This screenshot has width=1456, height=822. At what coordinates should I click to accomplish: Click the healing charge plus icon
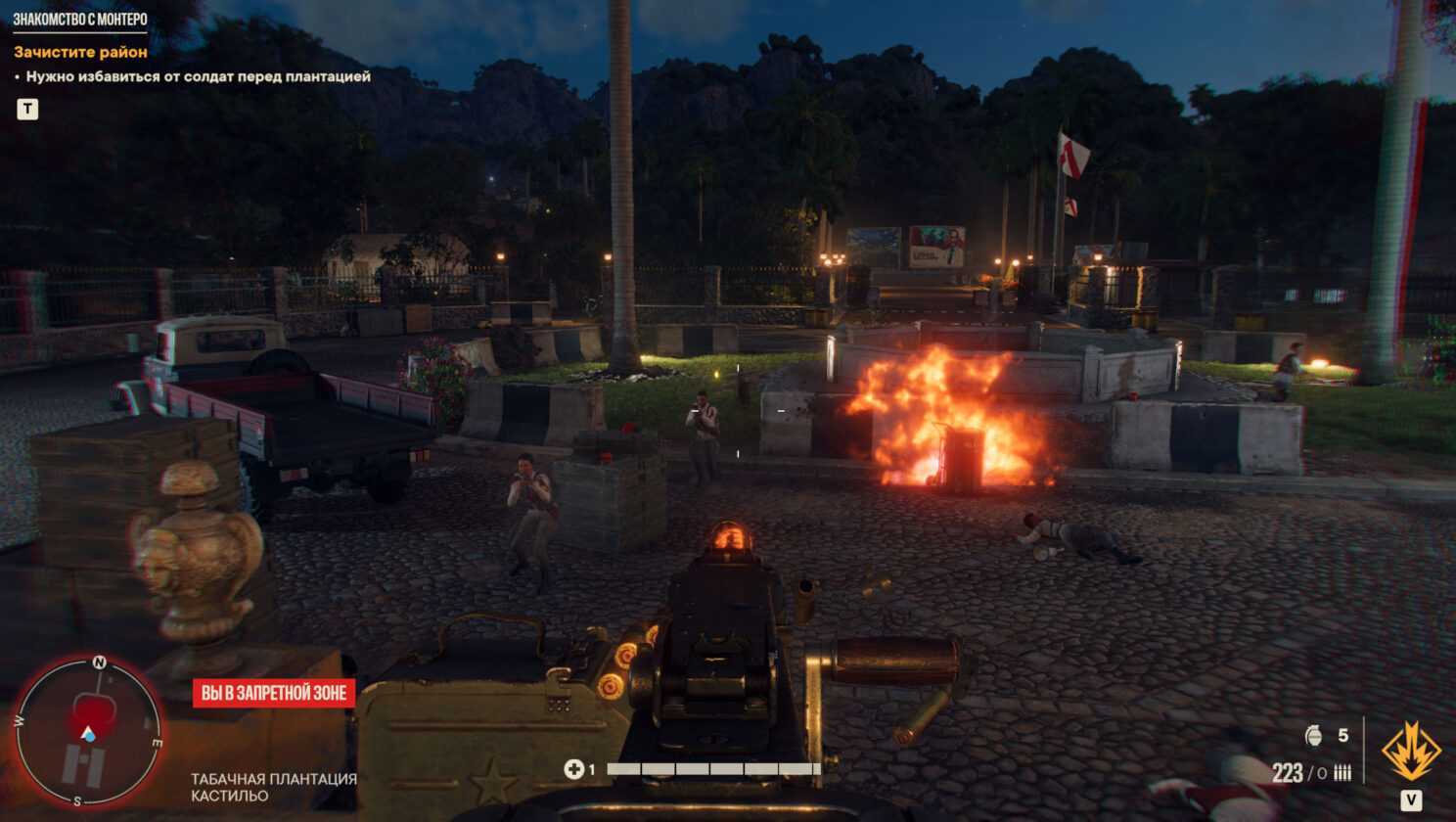[x=573, y=769]
